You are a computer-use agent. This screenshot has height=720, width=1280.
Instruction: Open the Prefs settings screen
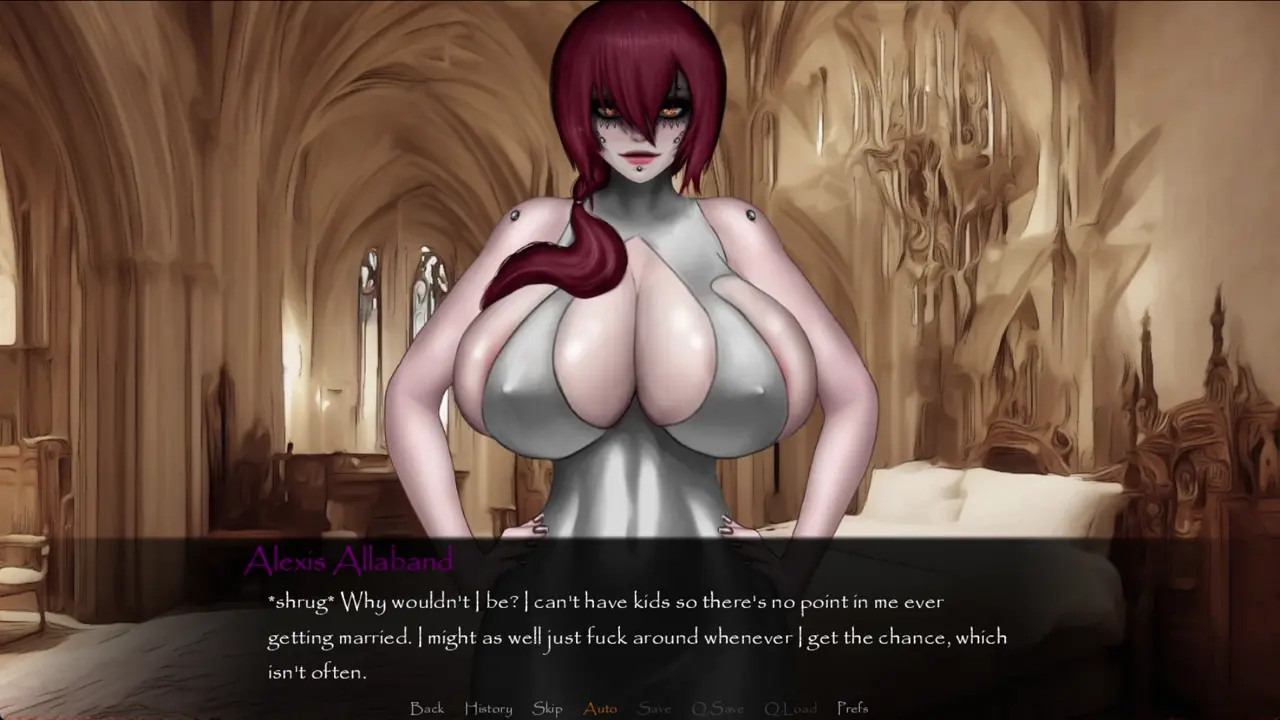(x=852, y=708)
